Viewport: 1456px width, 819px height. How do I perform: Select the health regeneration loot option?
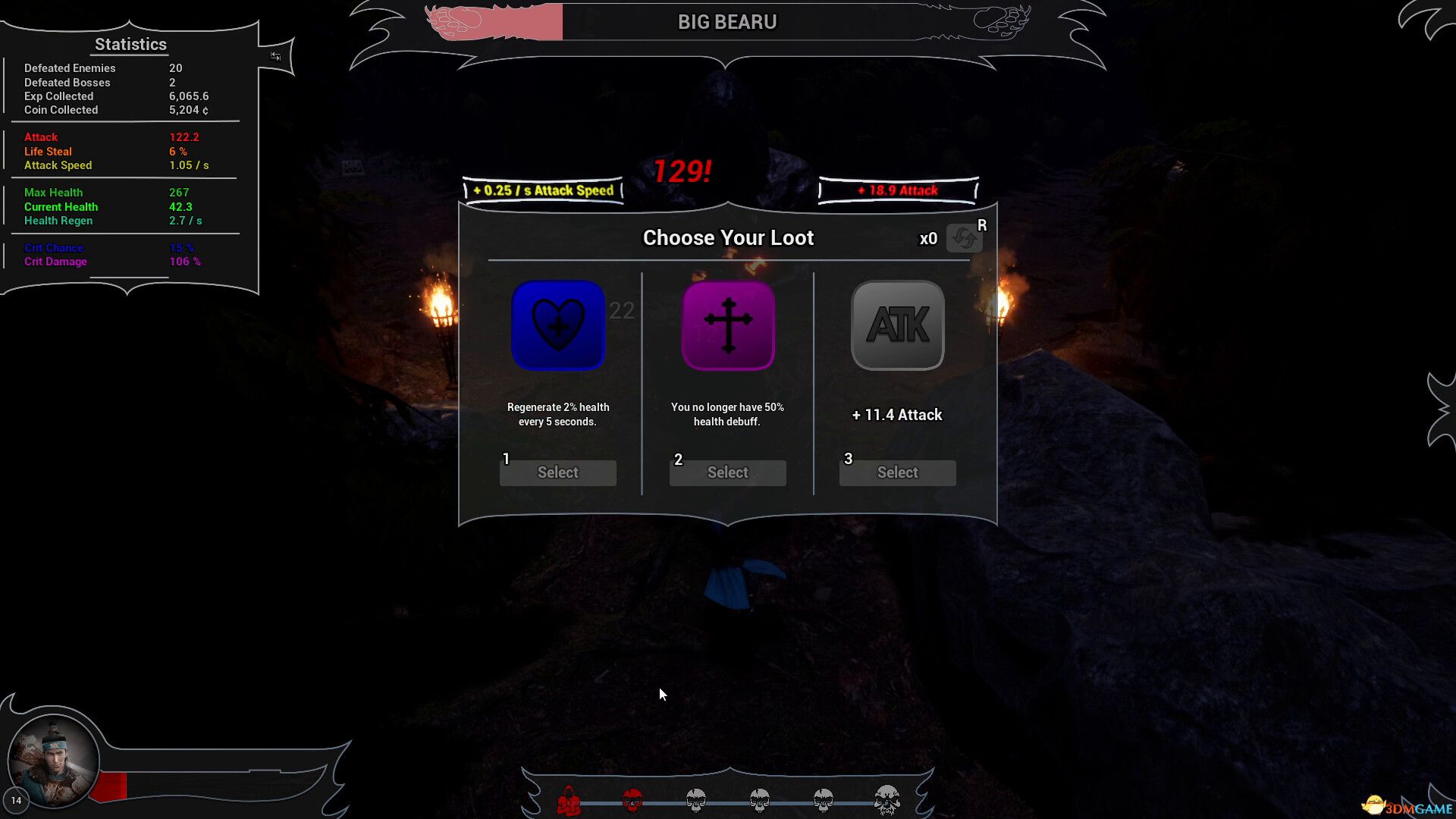pos(557,472)
